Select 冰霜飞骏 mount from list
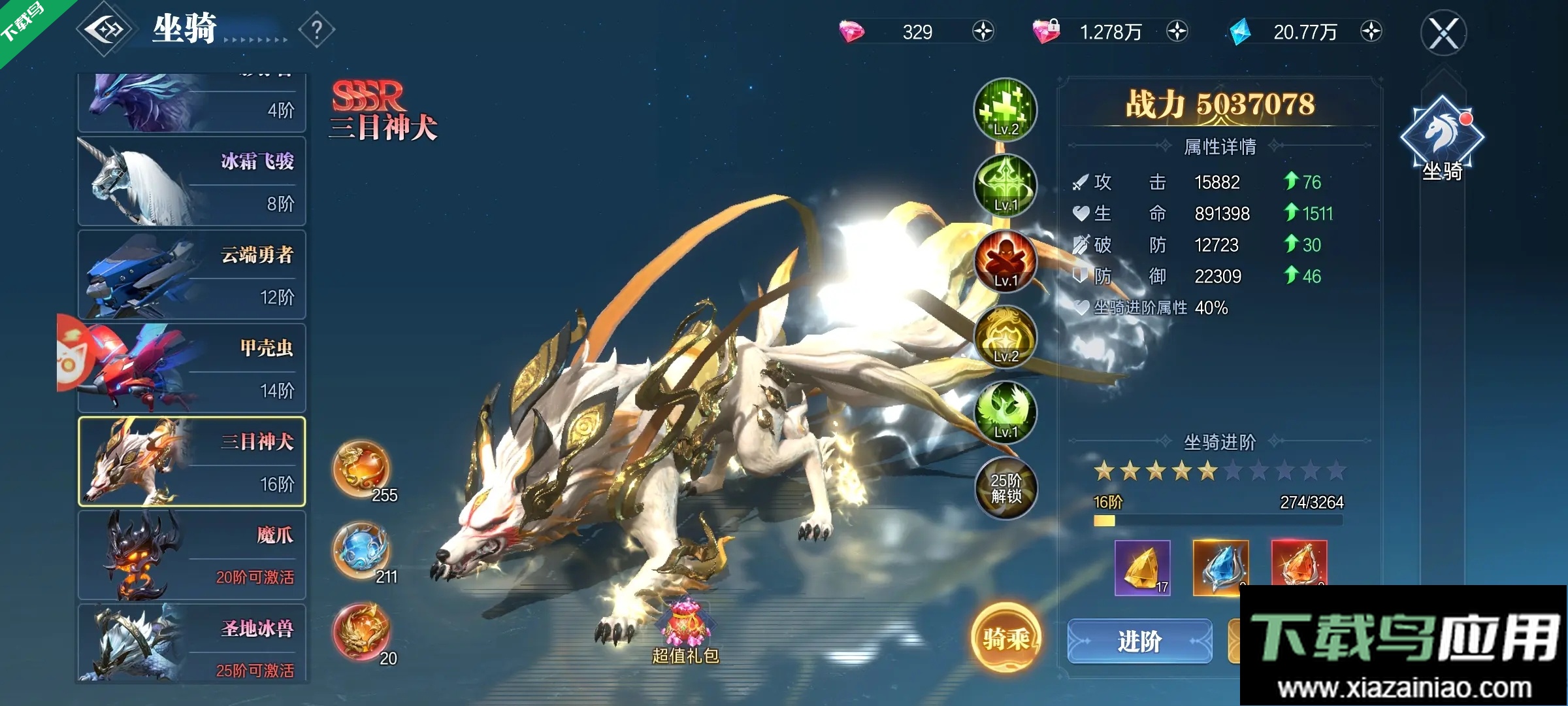The width and height of the screenshot is (1568, 706). click(x=192, y=181)
